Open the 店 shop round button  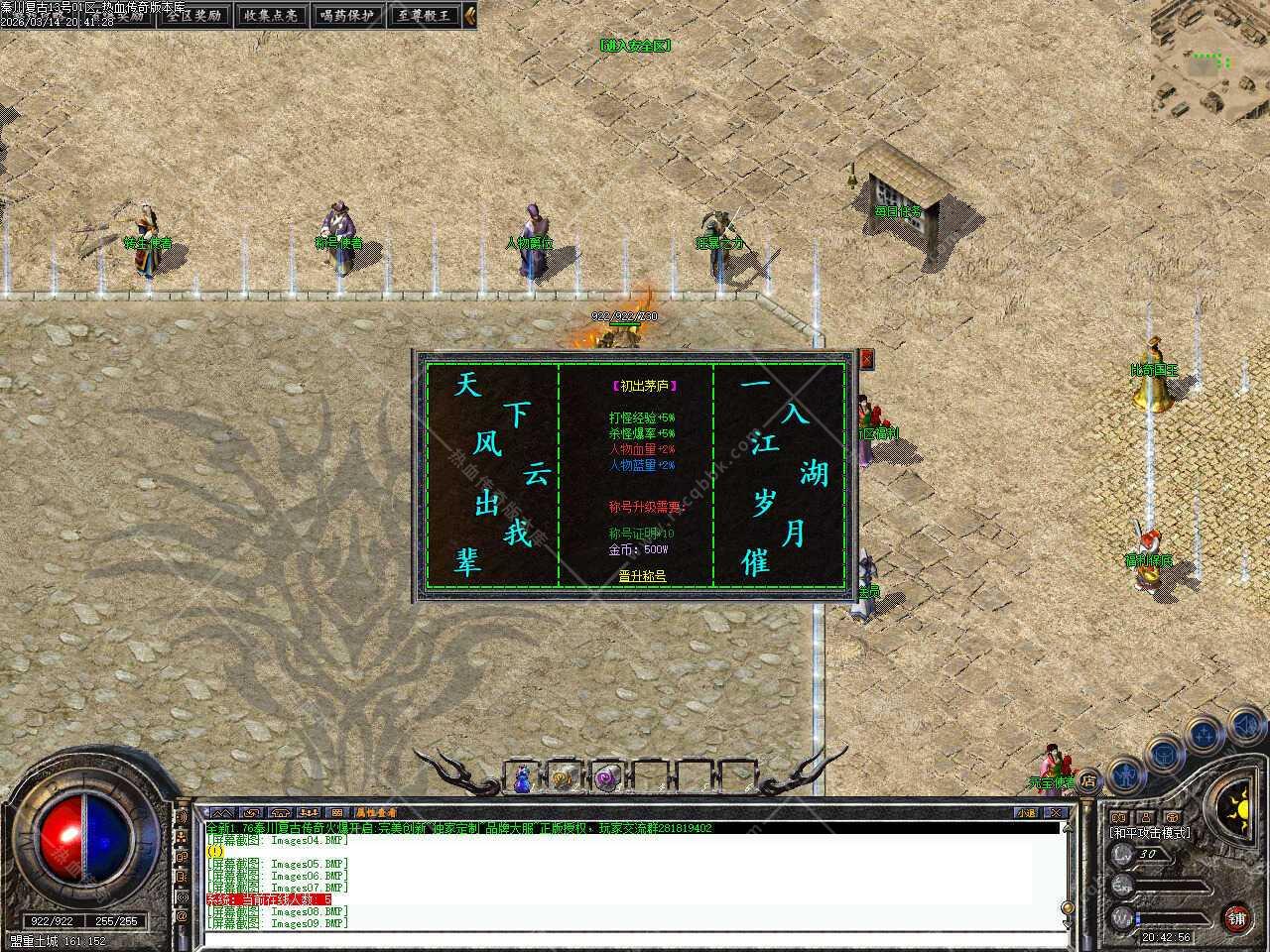tap(1088, 780)
